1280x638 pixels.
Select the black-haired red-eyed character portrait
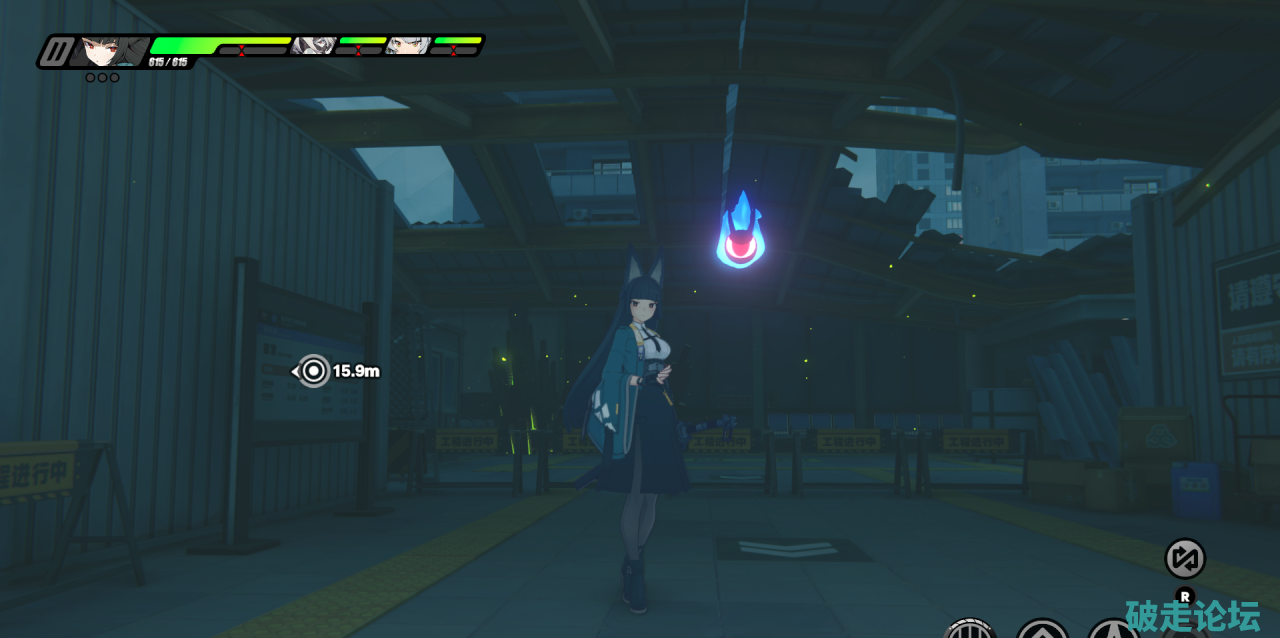coord(104,49)
